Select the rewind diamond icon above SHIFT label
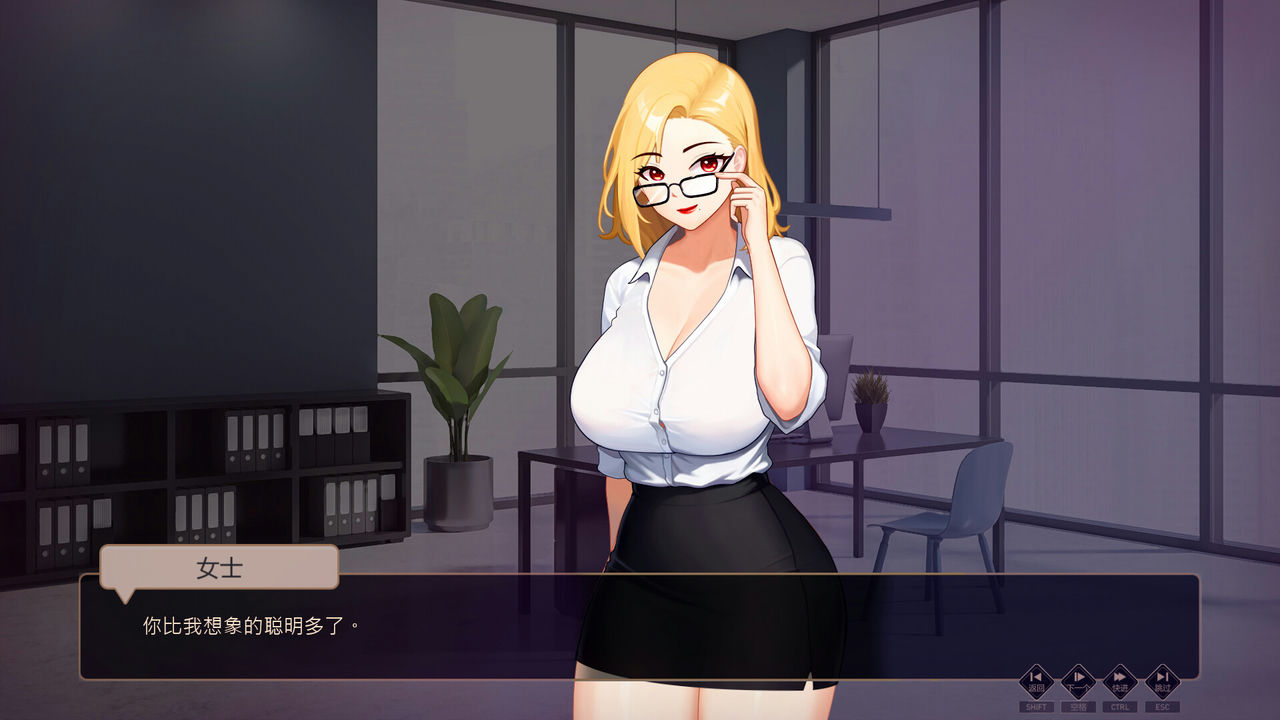 (1036, 680)
